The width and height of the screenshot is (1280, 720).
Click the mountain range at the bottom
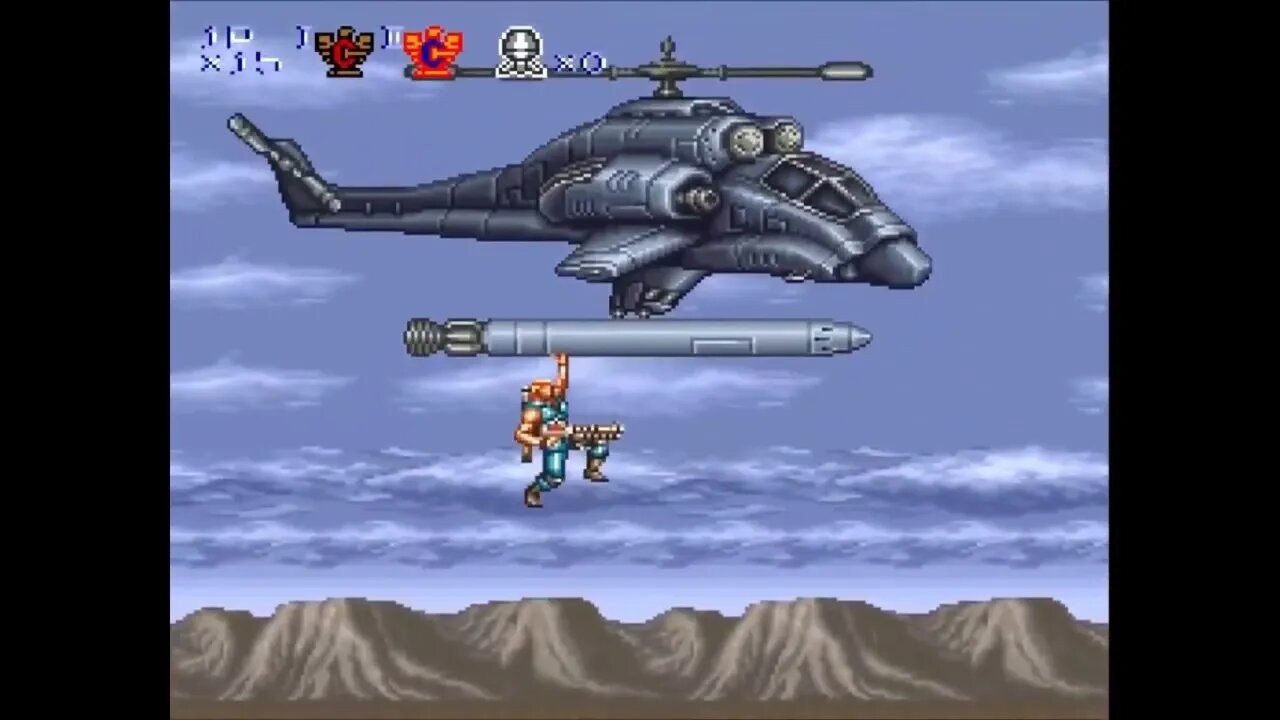click(x=640, y=650)
